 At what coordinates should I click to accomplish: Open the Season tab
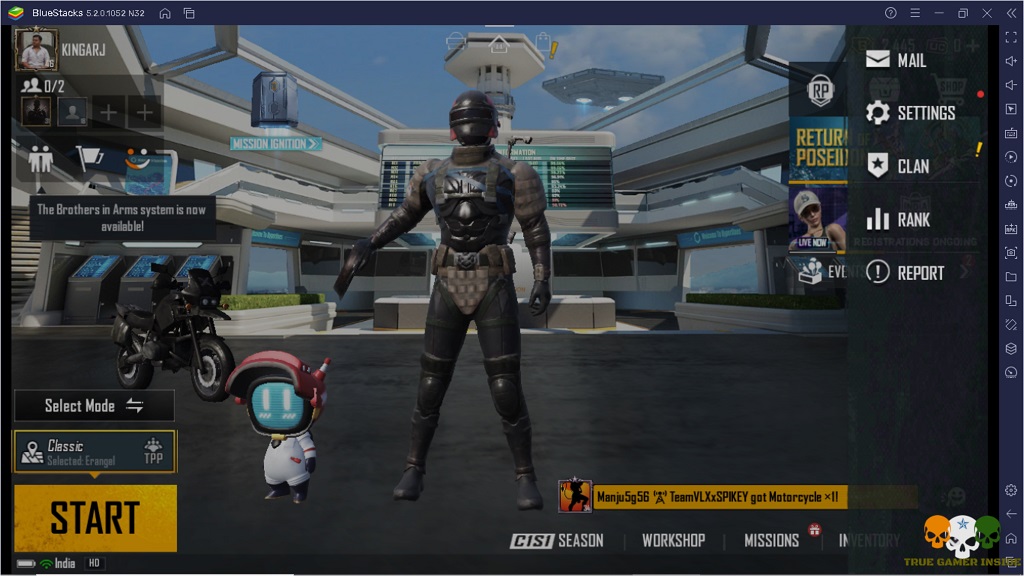(x=558, y=540)
